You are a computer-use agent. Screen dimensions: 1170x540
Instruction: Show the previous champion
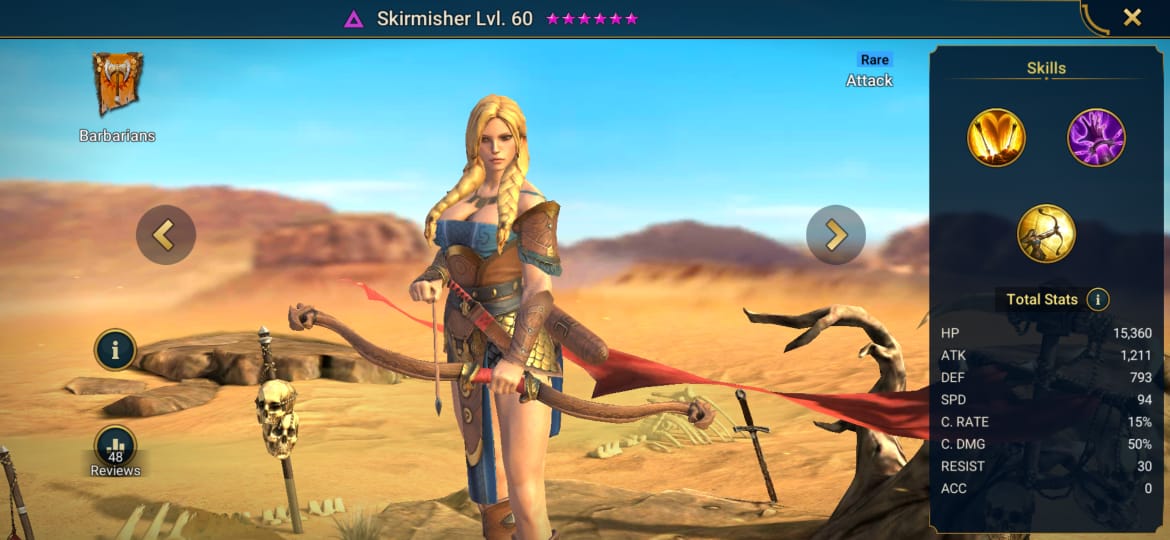(x=165, y=235)
